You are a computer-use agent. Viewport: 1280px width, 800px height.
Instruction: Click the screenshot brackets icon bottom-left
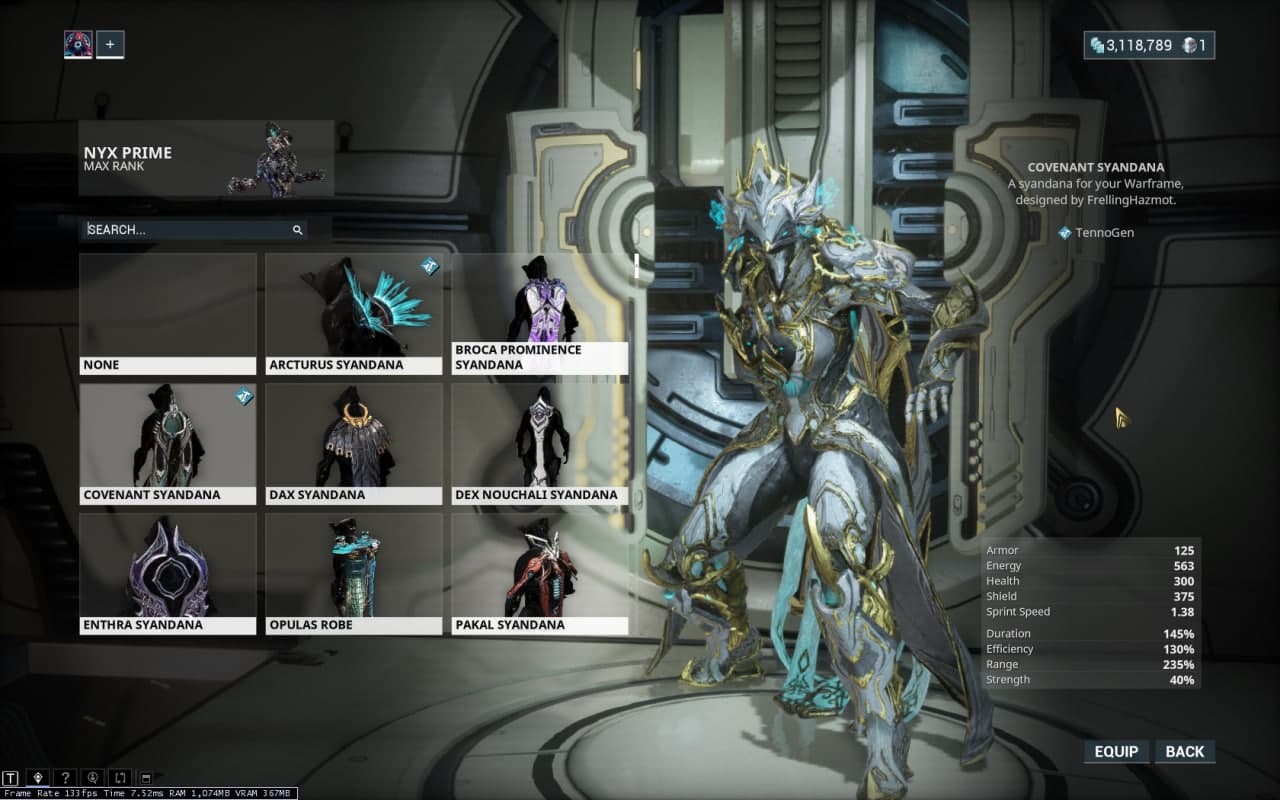(119, 777)
